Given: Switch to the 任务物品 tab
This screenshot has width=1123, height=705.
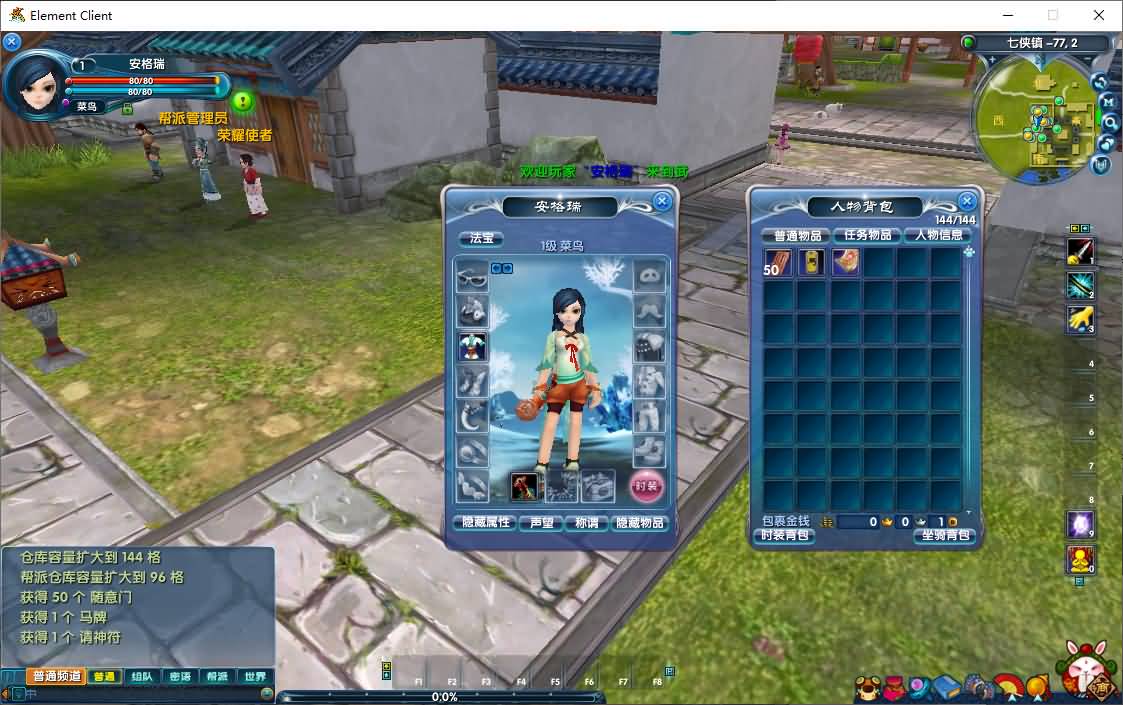Looking at the screenshot, I should click(x=867, y=235).
